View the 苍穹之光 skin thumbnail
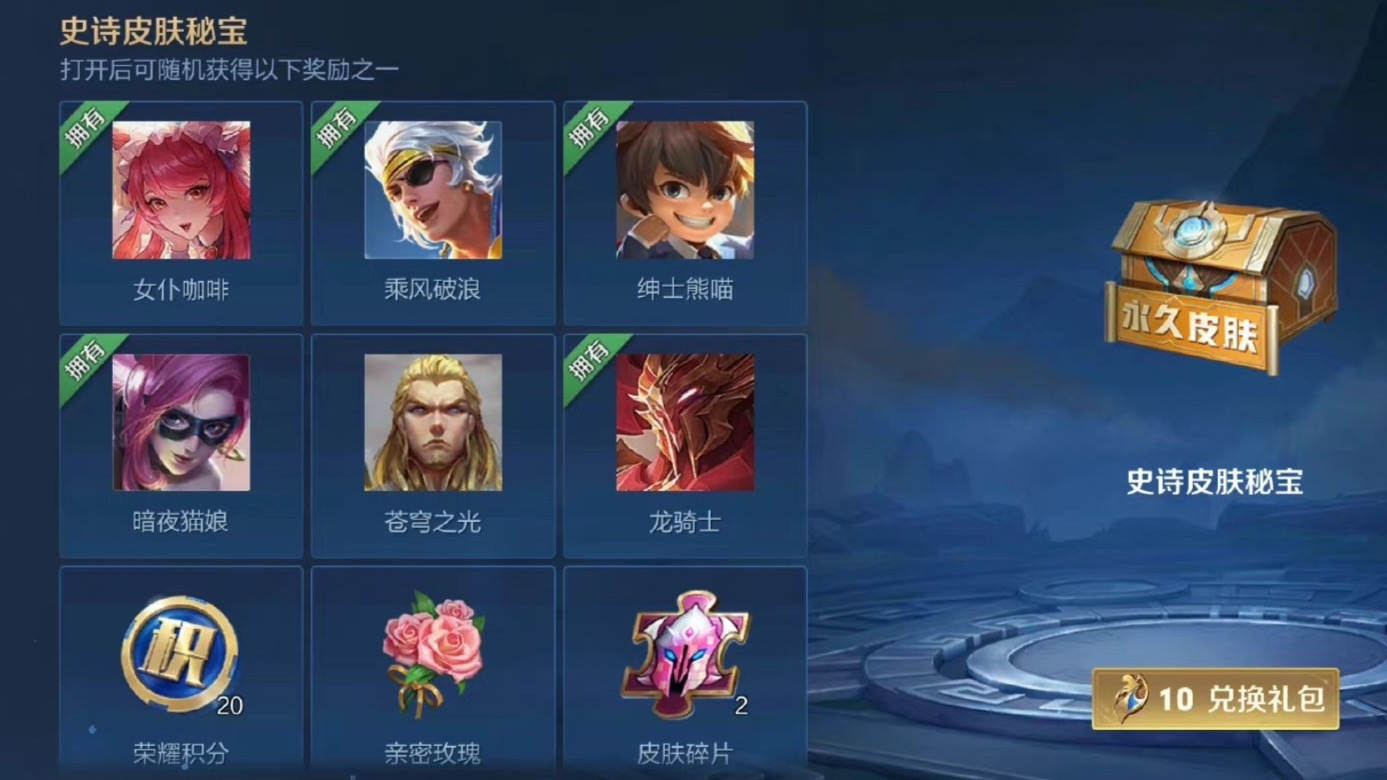The image size is (1387, 780). (430, 422)
